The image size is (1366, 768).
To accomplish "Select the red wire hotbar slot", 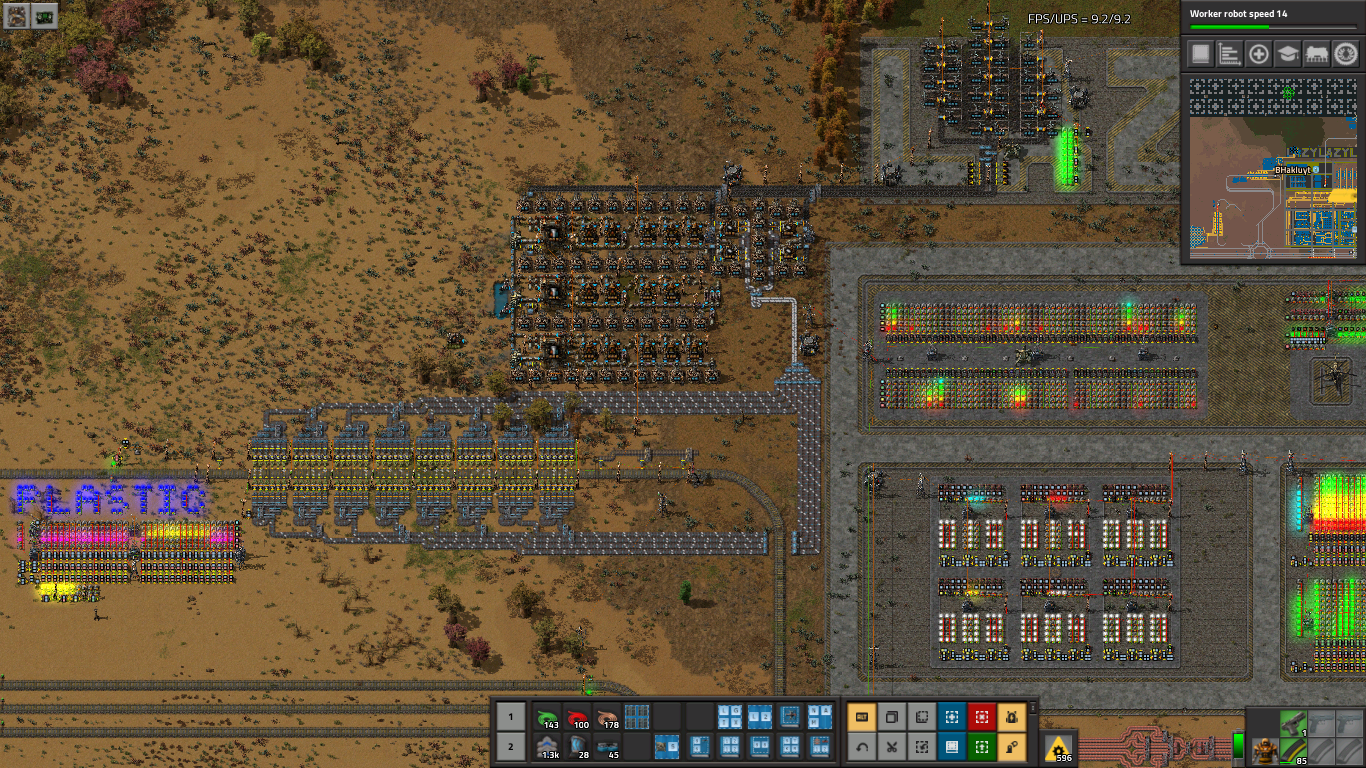I will [577, 717].
